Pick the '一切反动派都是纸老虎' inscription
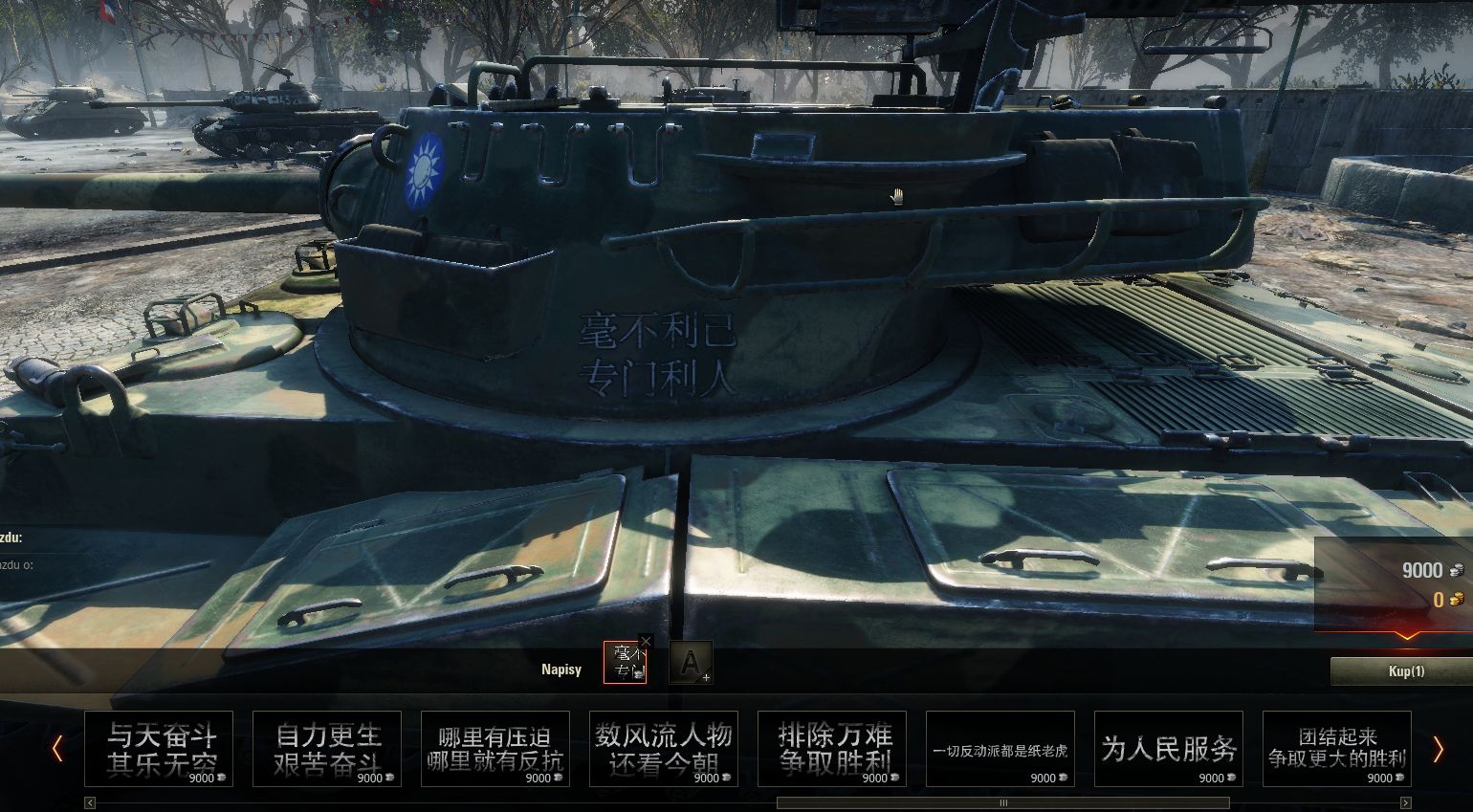This screenshot has width=1473, height=812. tap(1000, 749)
